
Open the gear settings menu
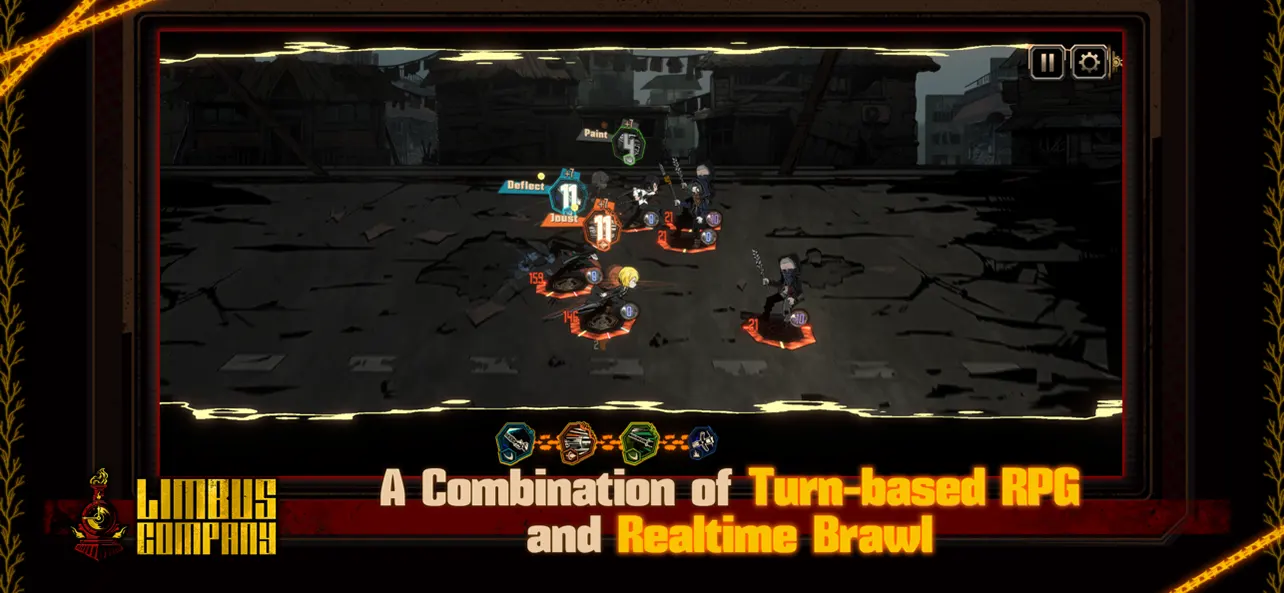coord(1089,63)
